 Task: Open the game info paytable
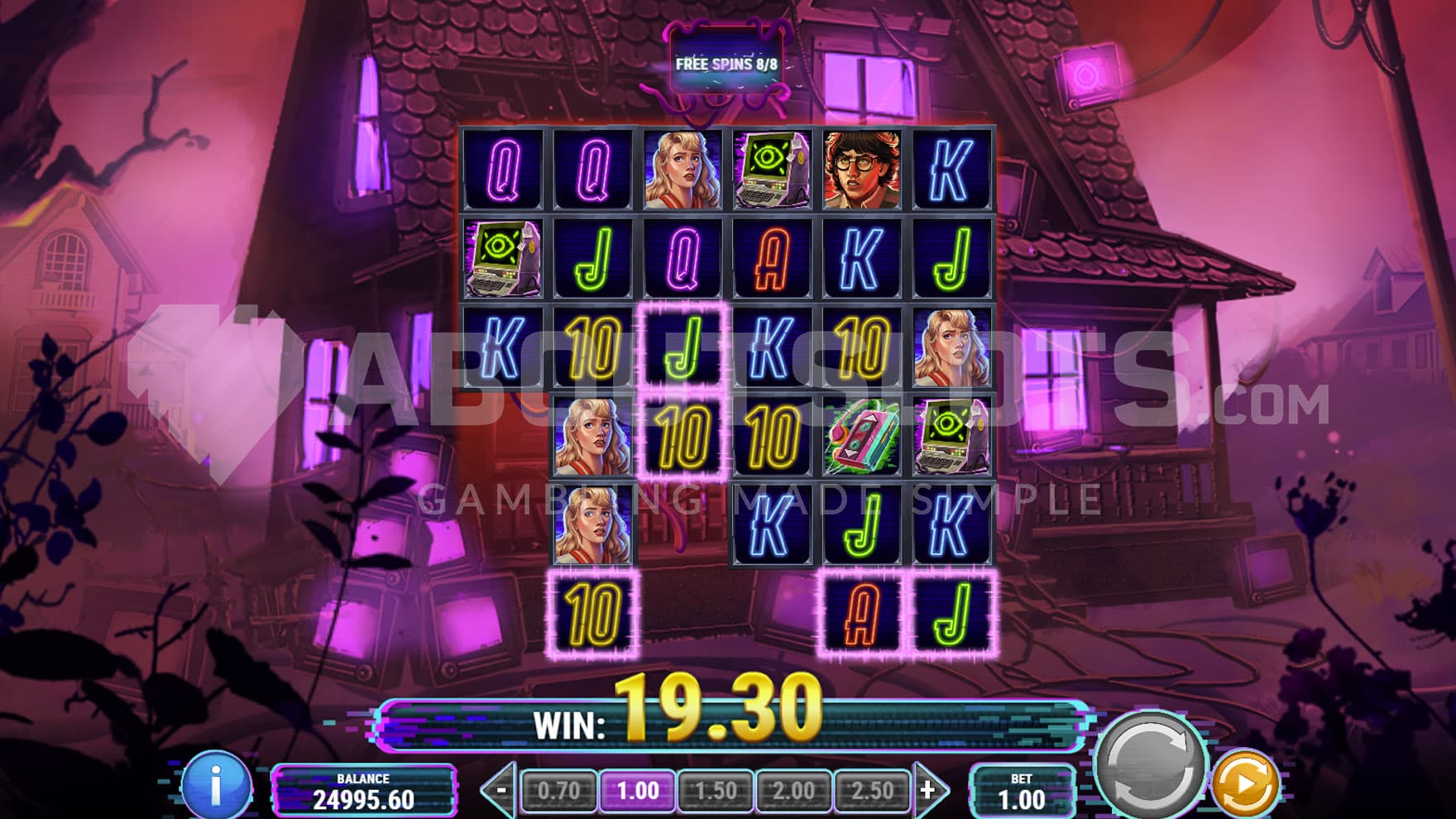point(216,784)
